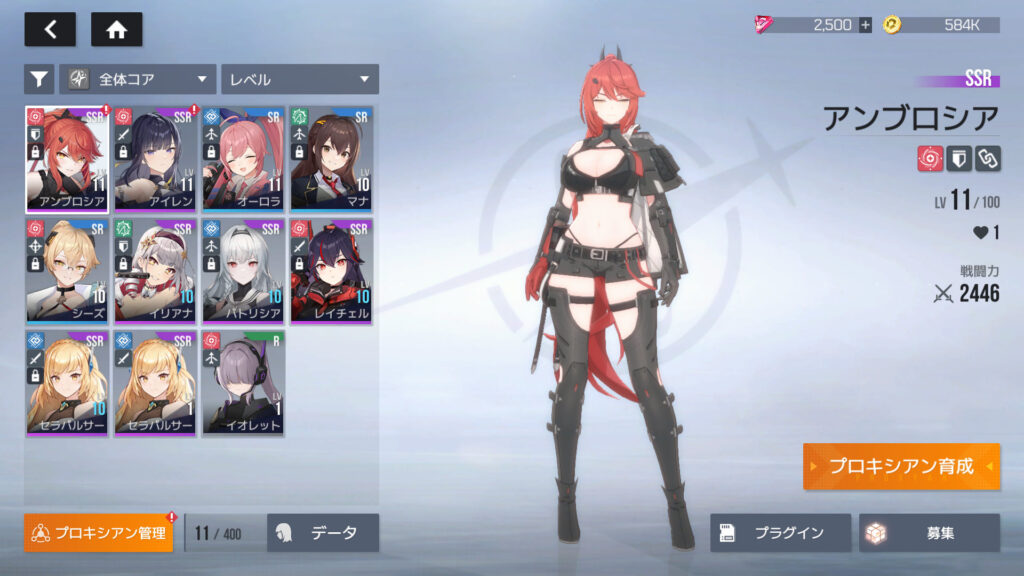
Task: Open プロキシアン管理 management
Action: pos(99,533)
